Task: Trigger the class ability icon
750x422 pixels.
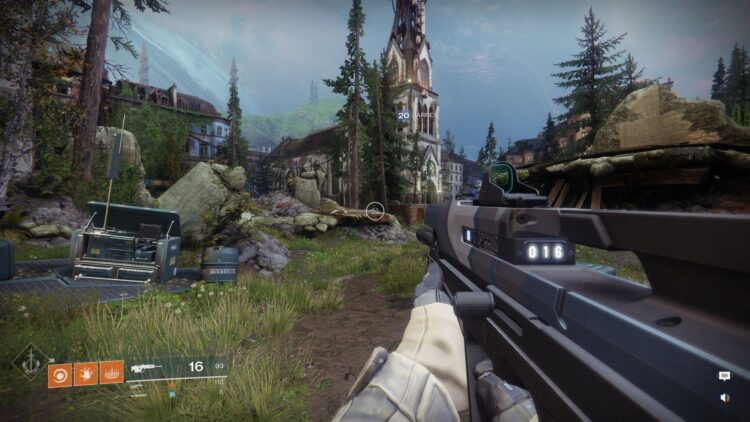Action: coord(112,373)
